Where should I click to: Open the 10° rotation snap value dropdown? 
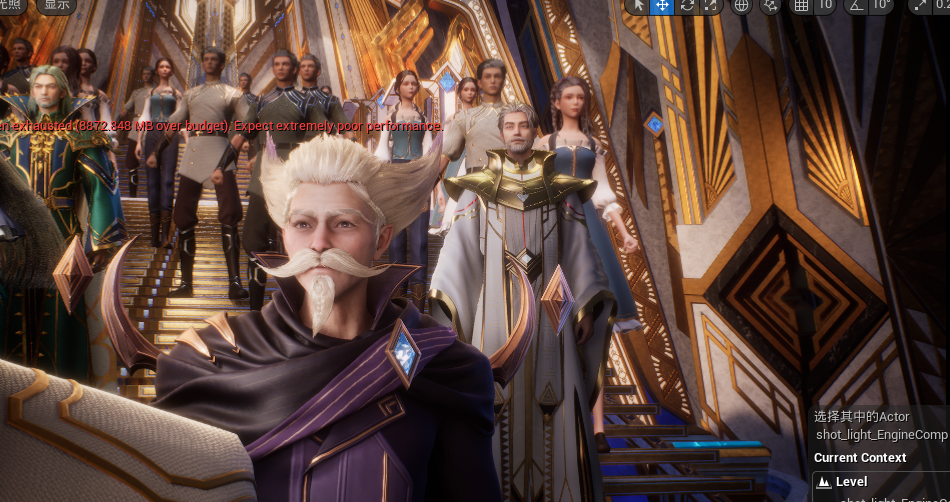pos(881,5)
